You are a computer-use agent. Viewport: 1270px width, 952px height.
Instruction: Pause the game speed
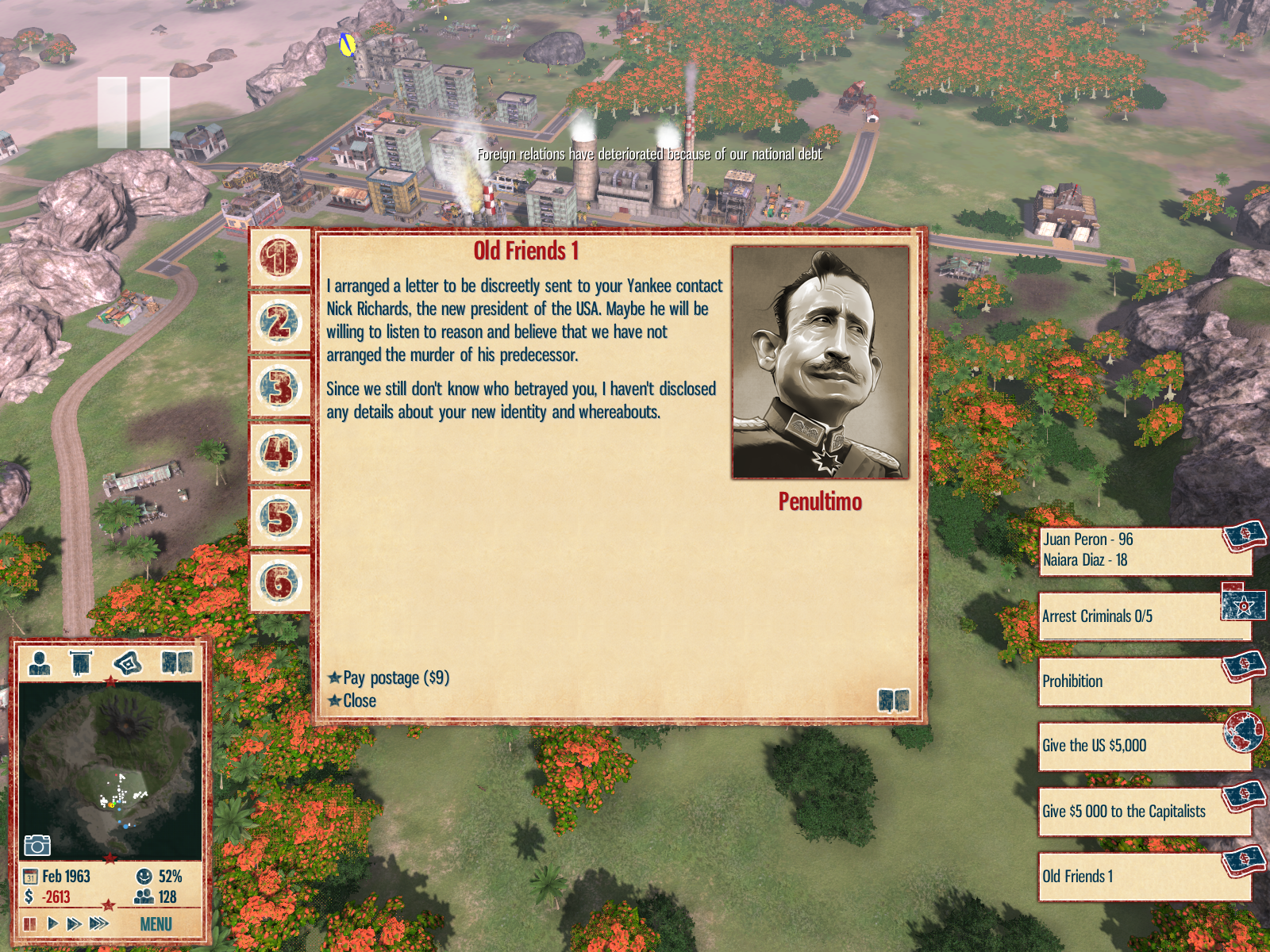point(30,923)
